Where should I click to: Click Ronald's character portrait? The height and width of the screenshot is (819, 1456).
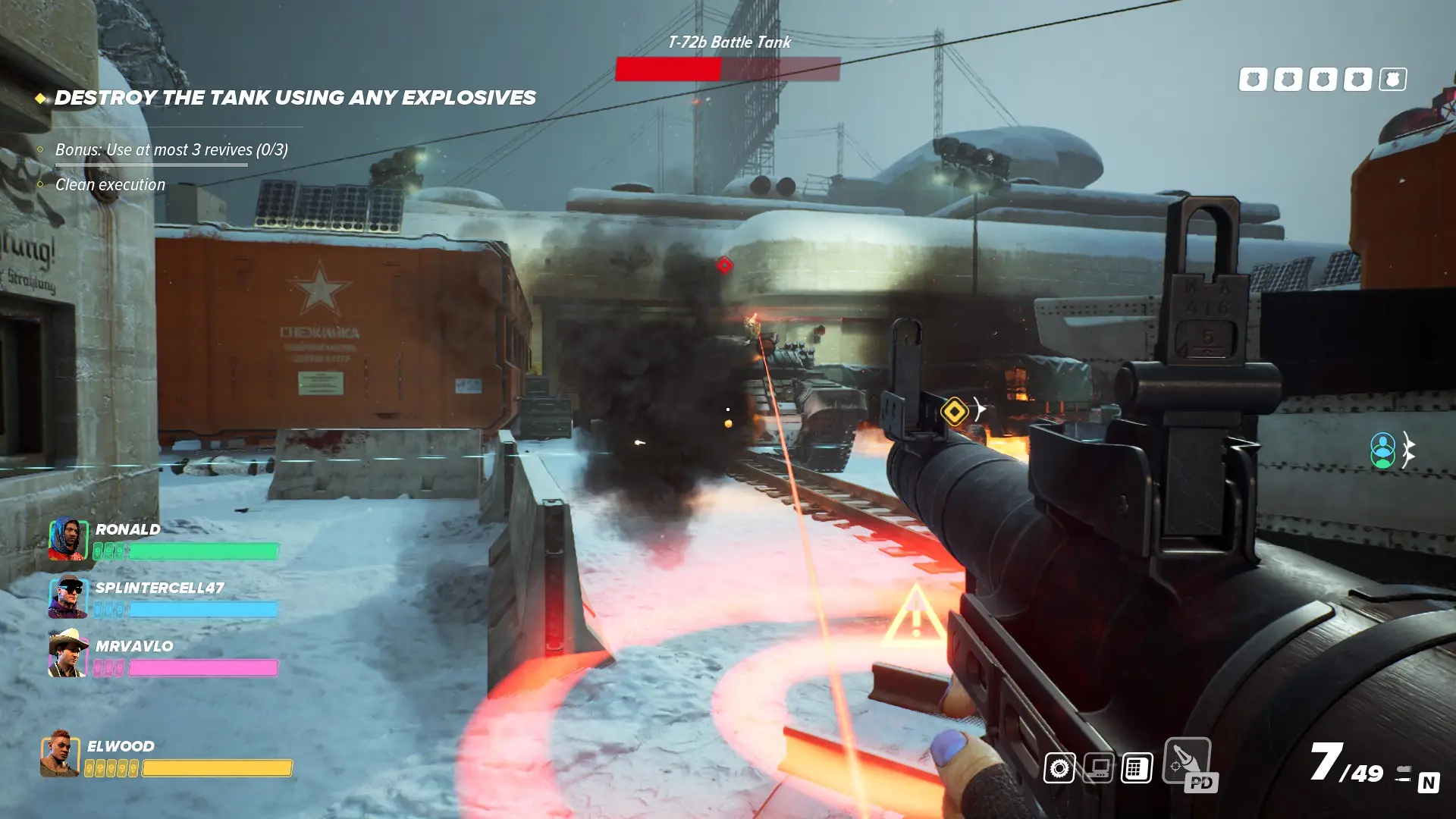pyautogui.click(x=68, y=538)
